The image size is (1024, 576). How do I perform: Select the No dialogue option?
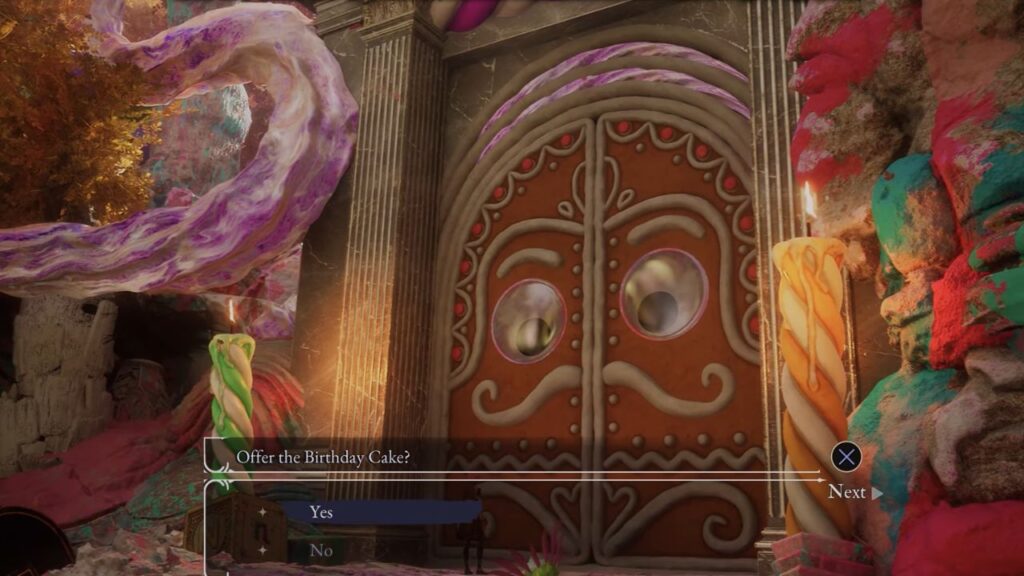pyautogui.click(x=321, y=550)
